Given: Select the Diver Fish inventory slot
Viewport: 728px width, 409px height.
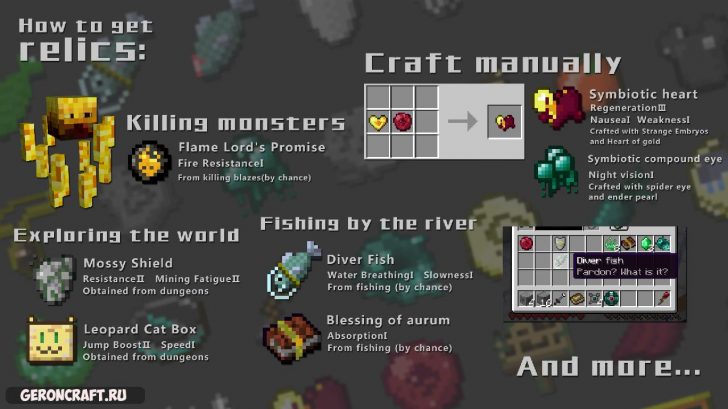Looking at the screenshot, I should [560, 260].
